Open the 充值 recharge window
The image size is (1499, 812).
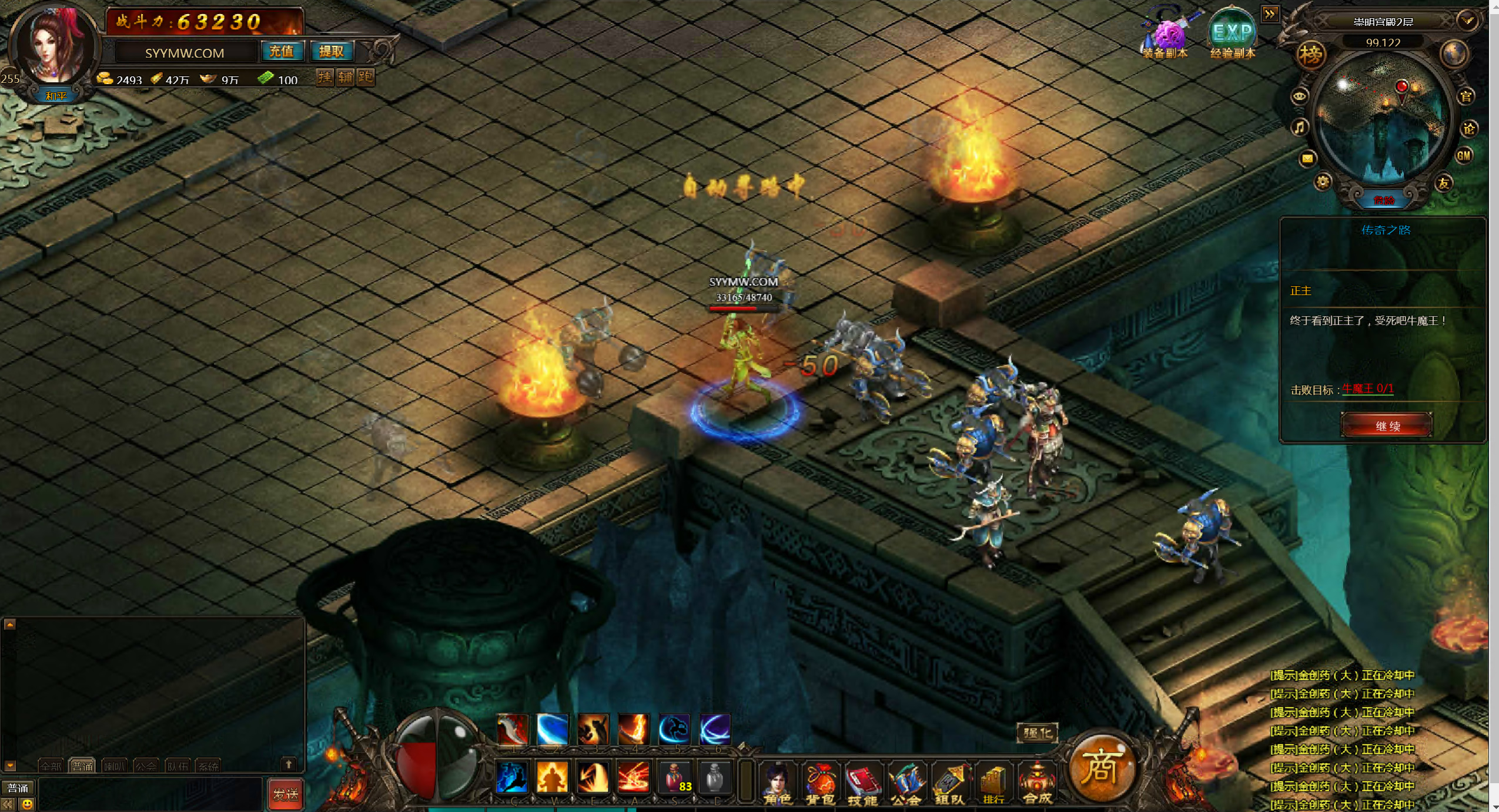point(282,52)
